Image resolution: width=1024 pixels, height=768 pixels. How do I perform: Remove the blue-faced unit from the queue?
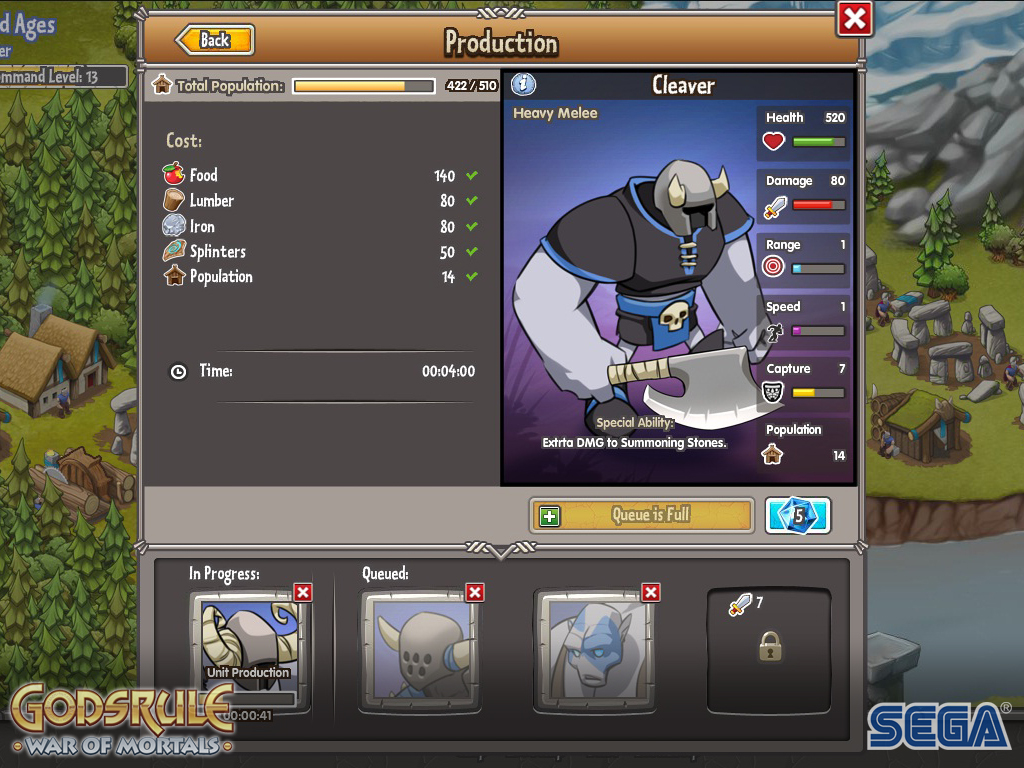pos(651,593)
